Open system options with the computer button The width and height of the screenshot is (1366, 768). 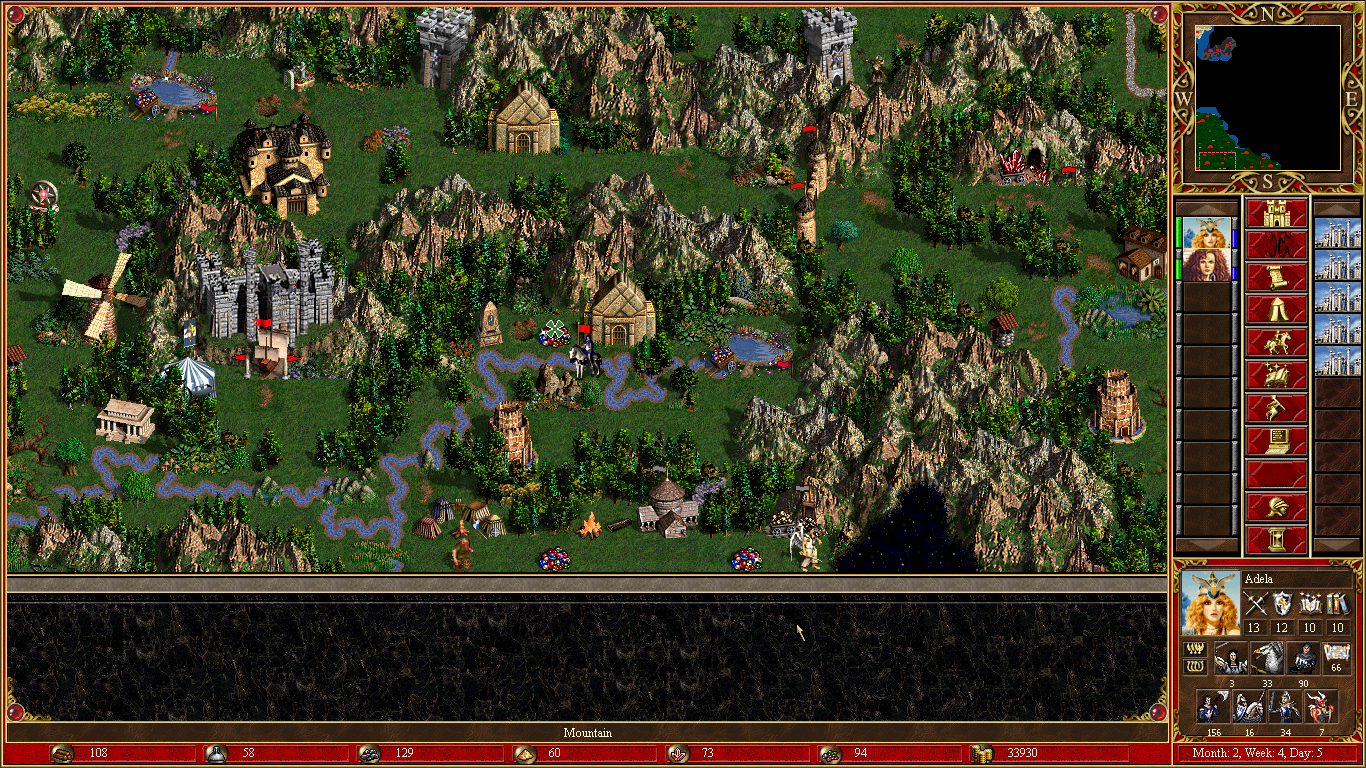pos(1276,441)
